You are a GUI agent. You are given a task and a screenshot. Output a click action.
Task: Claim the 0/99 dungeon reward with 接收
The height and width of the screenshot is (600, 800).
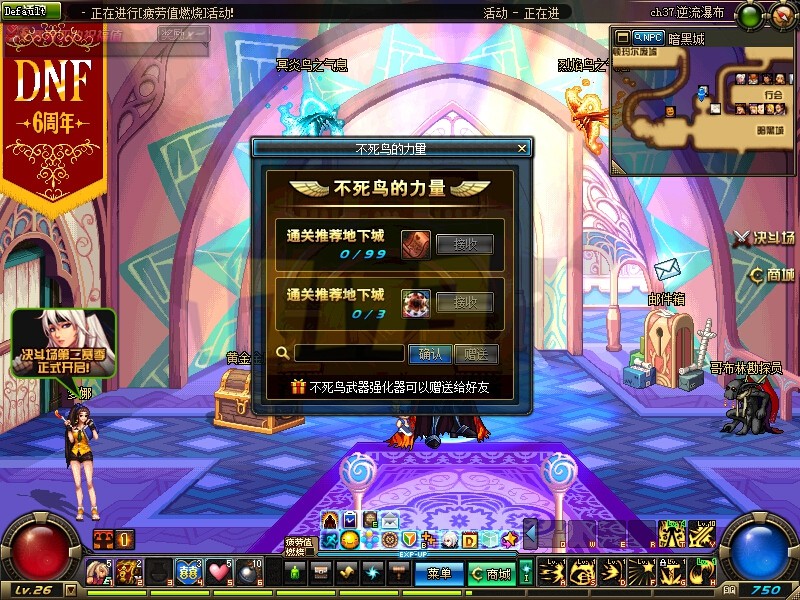click(x=464, y=244)
